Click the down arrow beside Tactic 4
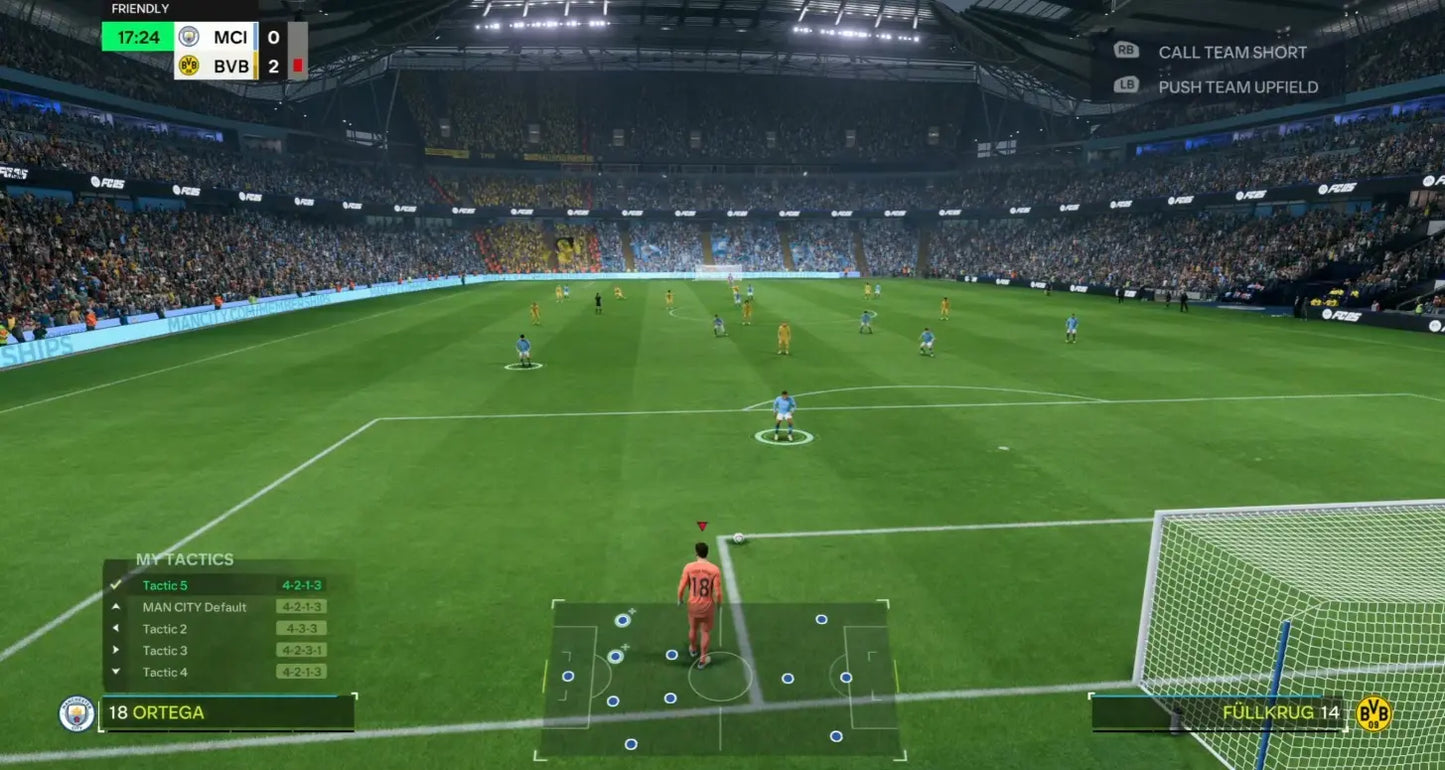The image size is (1445, 770). (x=116, y=671)
